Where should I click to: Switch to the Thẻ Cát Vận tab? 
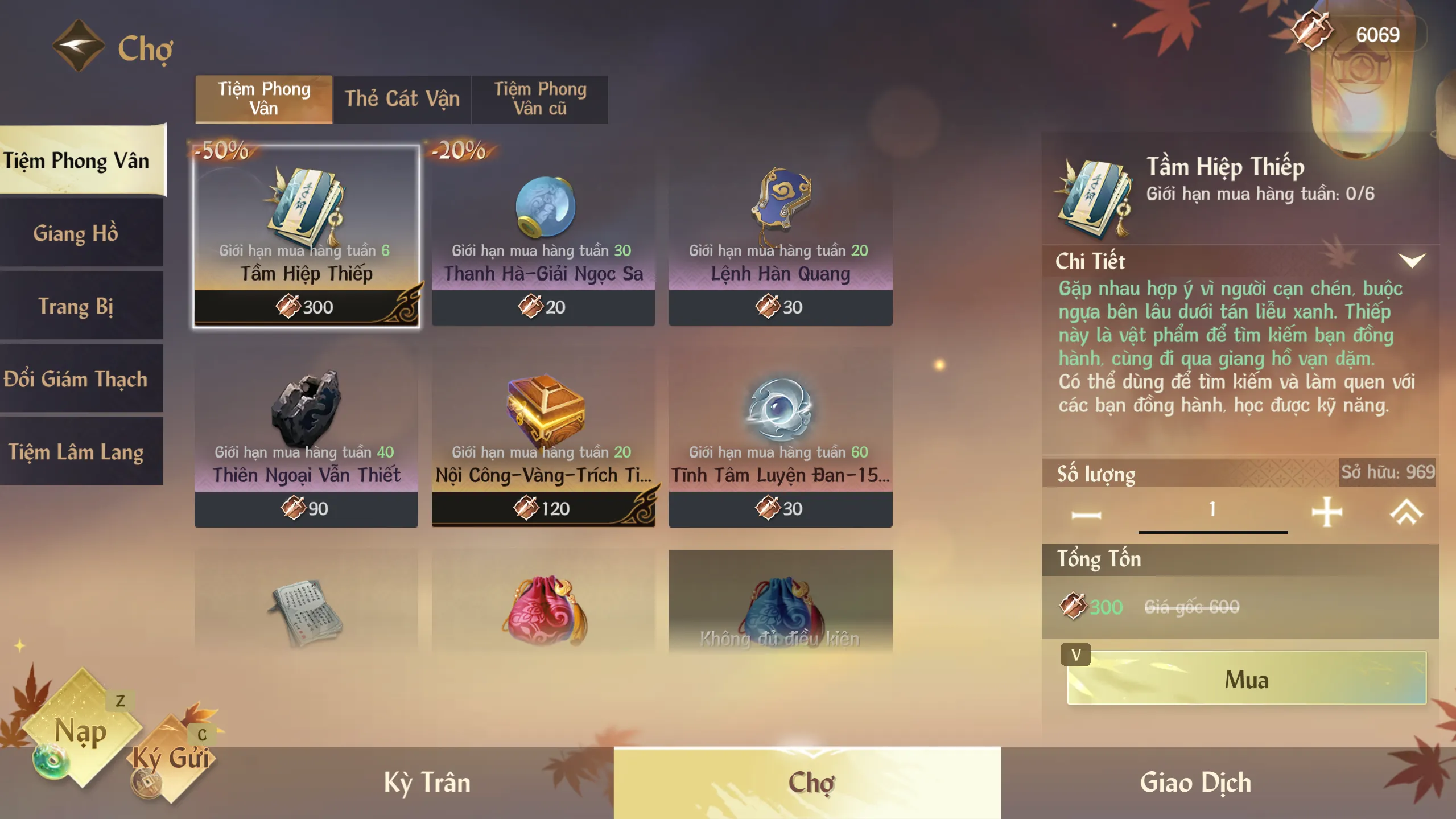point(402,99)
